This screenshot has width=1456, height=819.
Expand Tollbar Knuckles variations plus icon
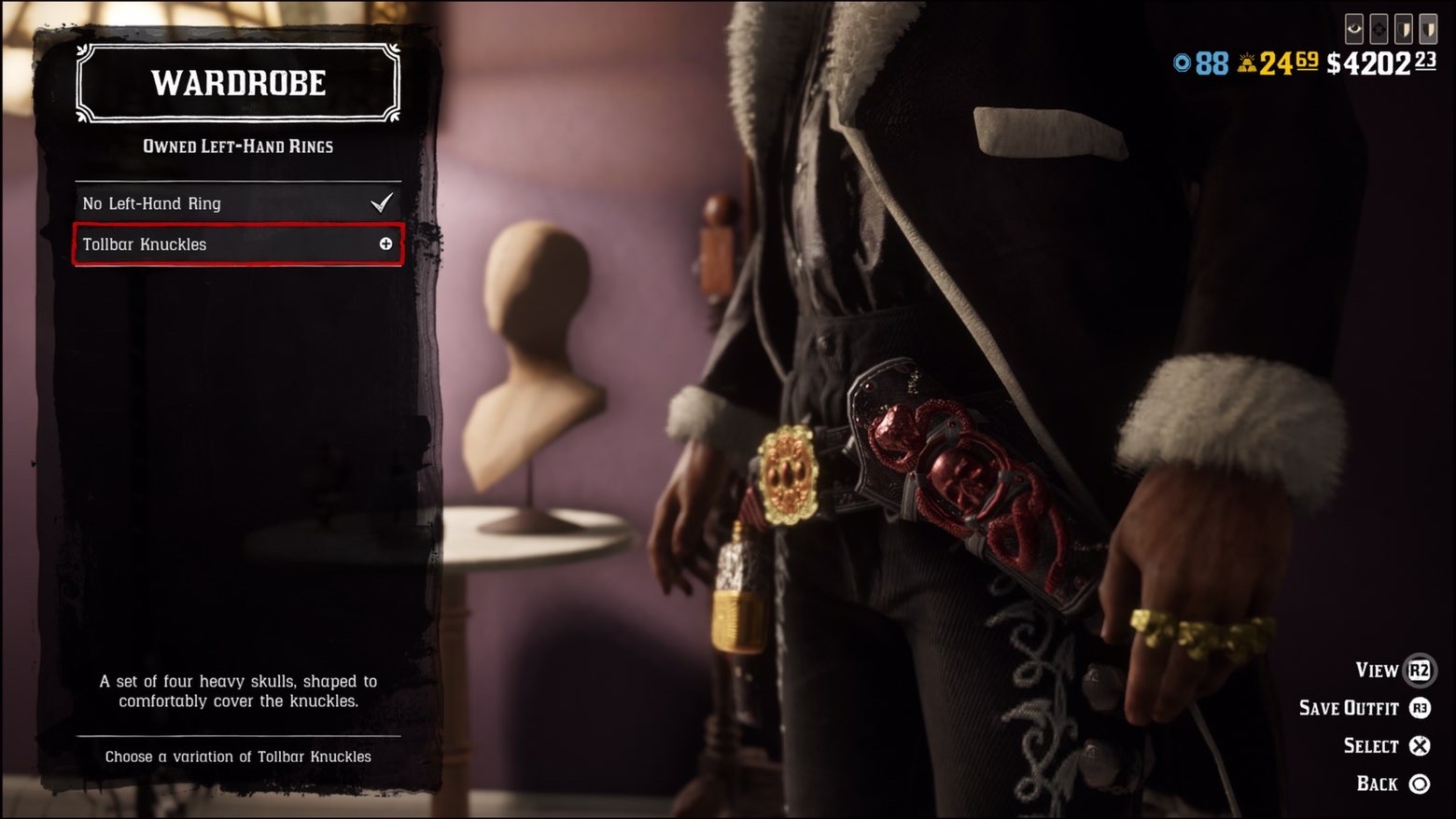pos(385,244)
